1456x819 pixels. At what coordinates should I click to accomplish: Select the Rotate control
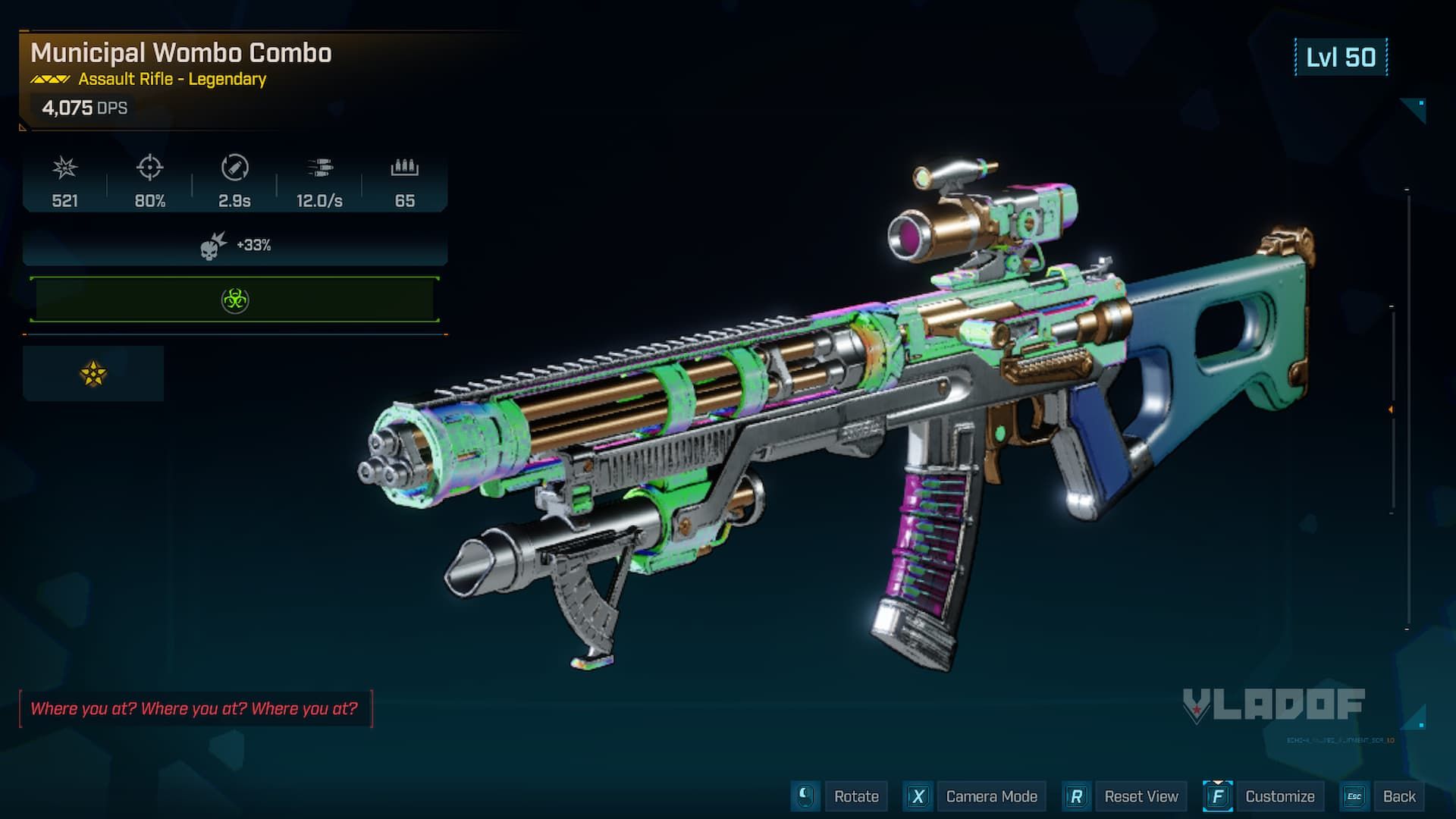click(855, 796)
